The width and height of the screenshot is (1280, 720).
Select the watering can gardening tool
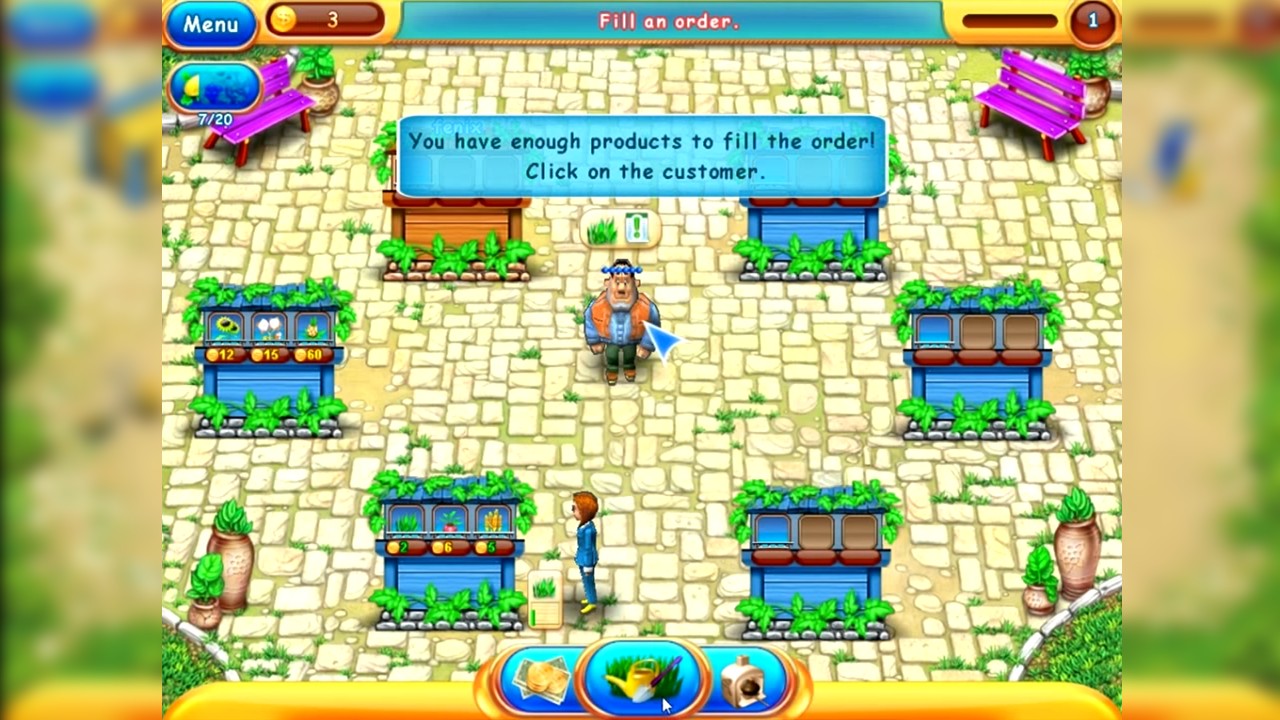point(640,680)
